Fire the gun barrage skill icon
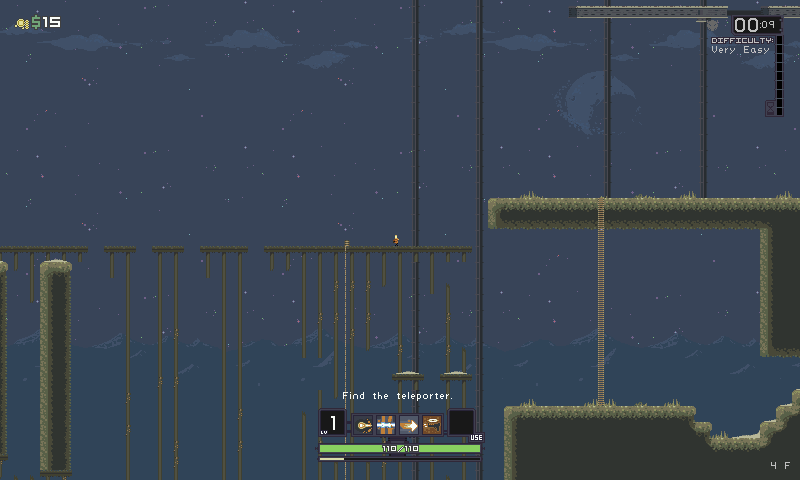This screenshot has height=480, width=800. [x=432, y=424]
